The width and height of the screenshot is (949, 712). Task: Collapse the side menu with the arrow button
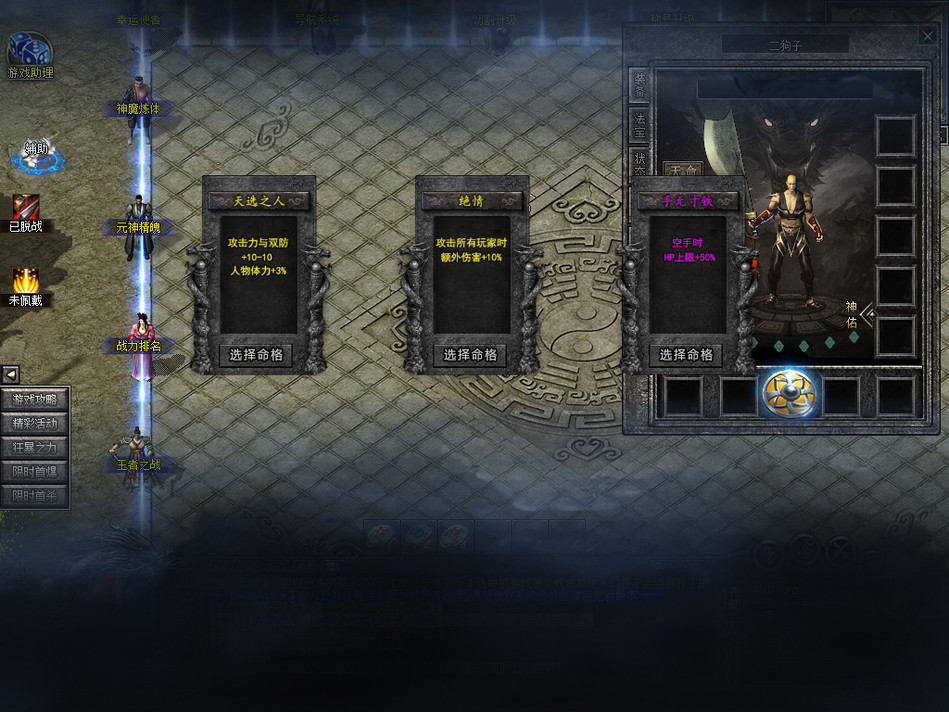point(10,375)
